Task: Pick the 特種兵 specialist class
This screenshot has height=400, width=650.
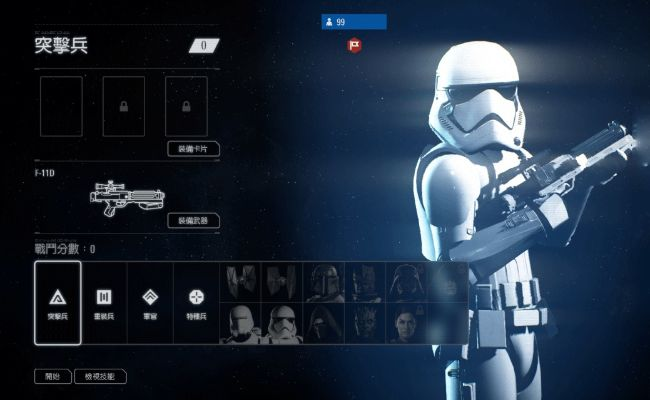Action: pyautogui.click(x=196, y=302)
